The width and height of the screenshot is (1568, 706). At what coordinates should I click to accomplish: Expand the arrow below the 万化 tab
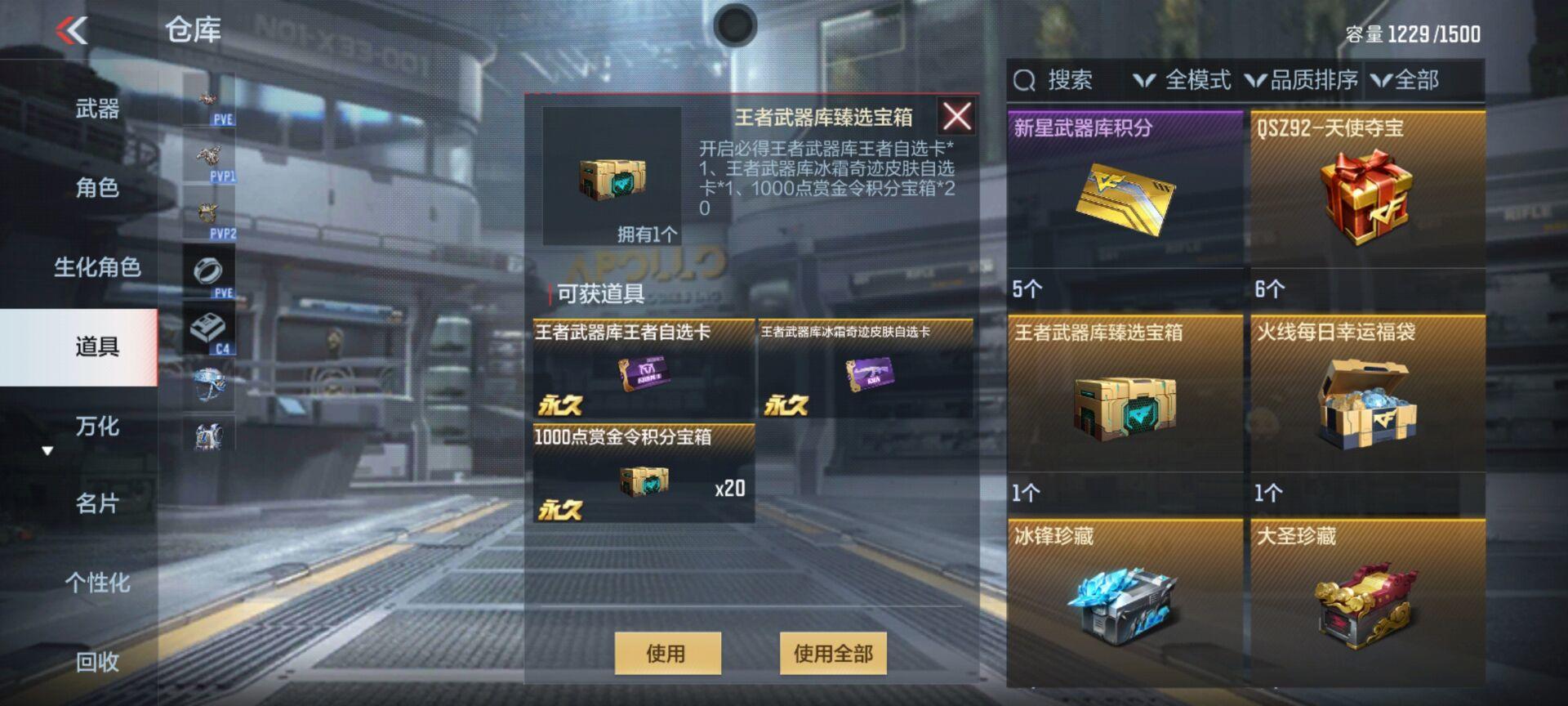47,449
